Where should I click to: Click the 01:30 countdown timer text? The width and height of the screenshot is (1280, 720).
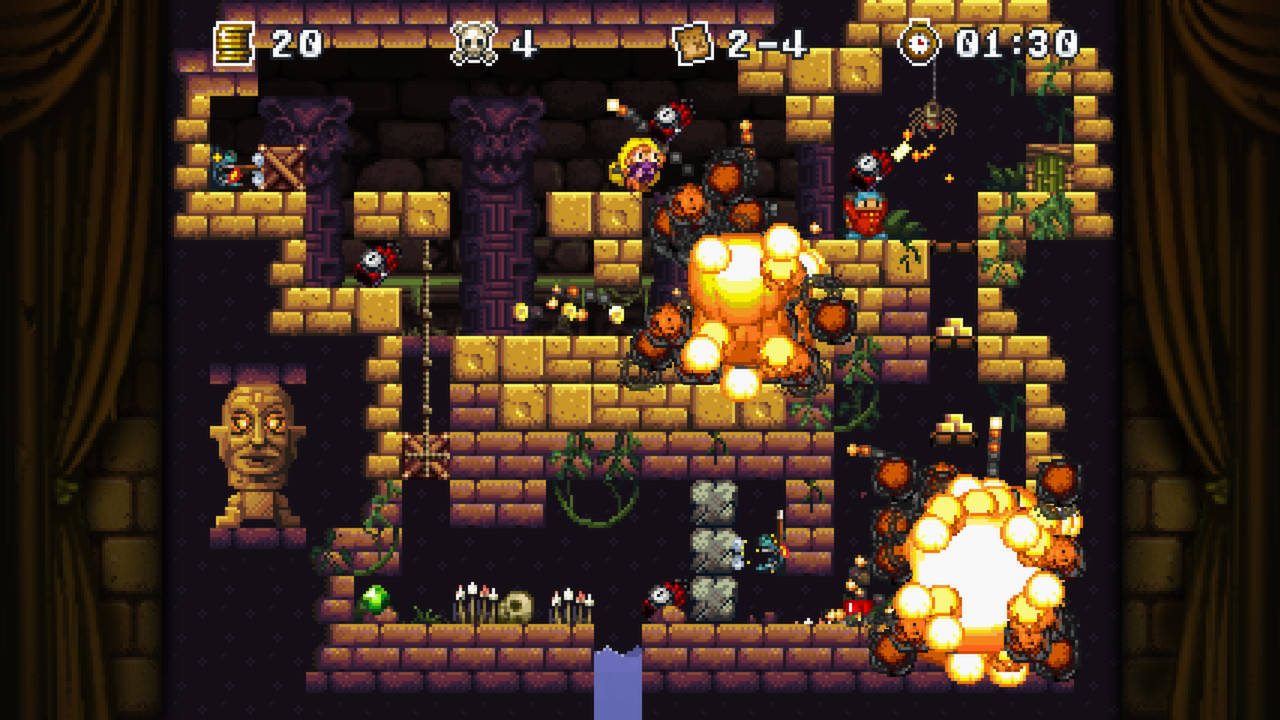click(1013, 42)
